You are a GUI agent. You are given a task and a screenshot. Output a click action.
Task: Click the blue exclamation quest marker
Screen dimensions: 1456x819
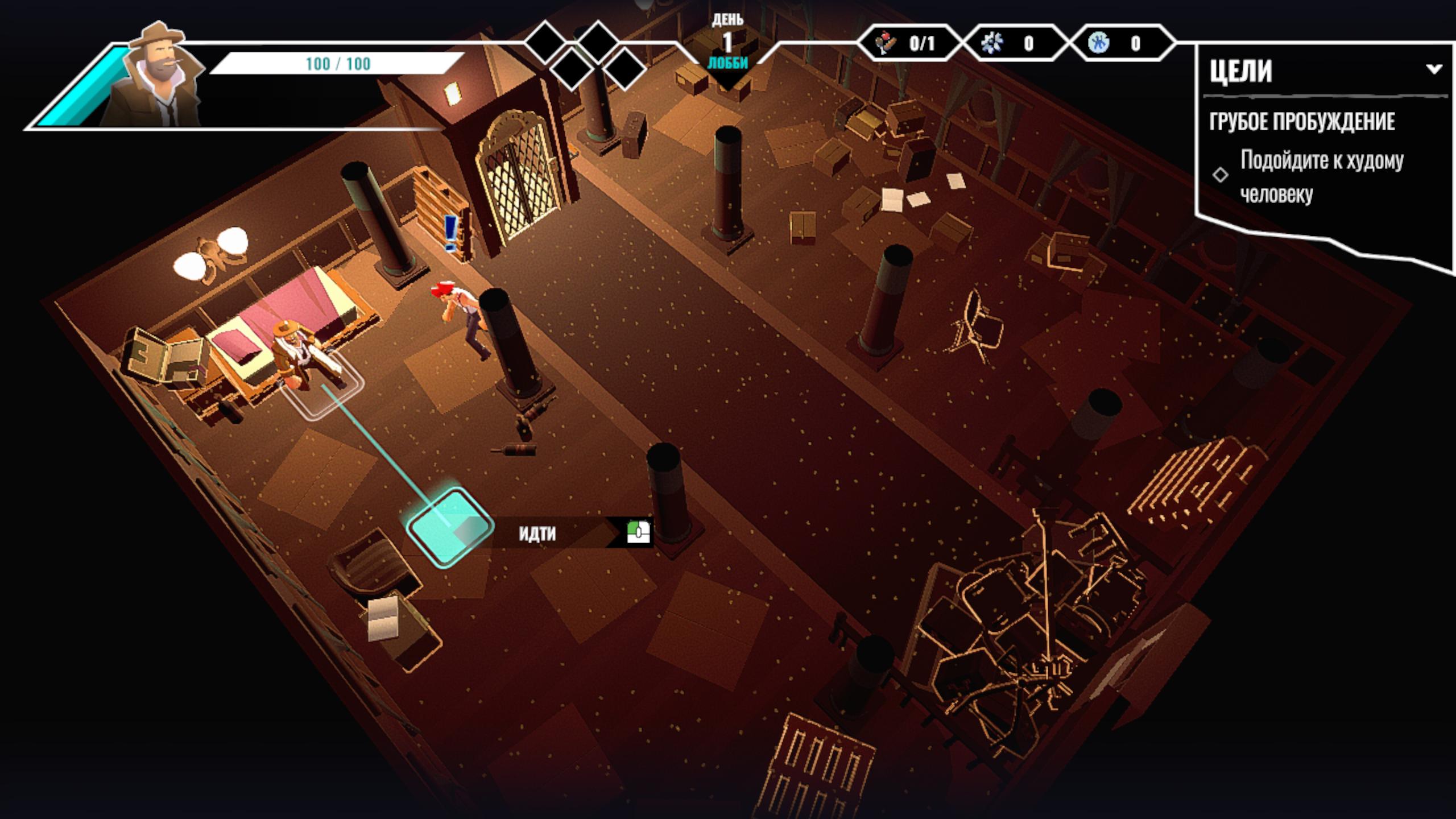coord(452,233)
